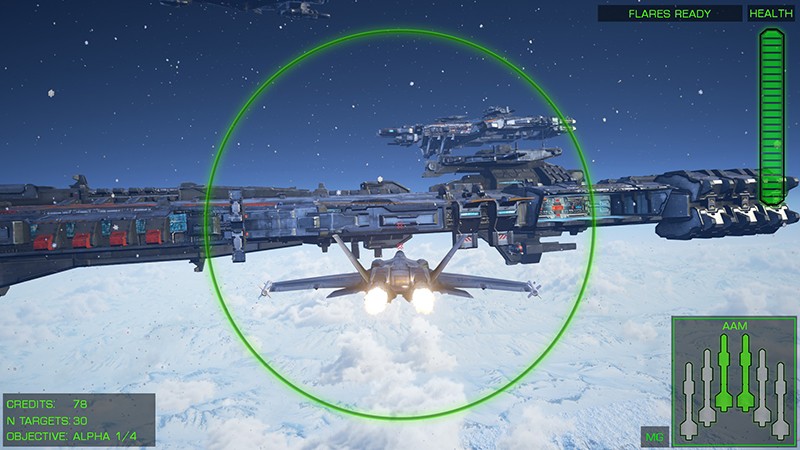
Task: Switch to the MG weapon box
Action: click(x=654, y=438)
